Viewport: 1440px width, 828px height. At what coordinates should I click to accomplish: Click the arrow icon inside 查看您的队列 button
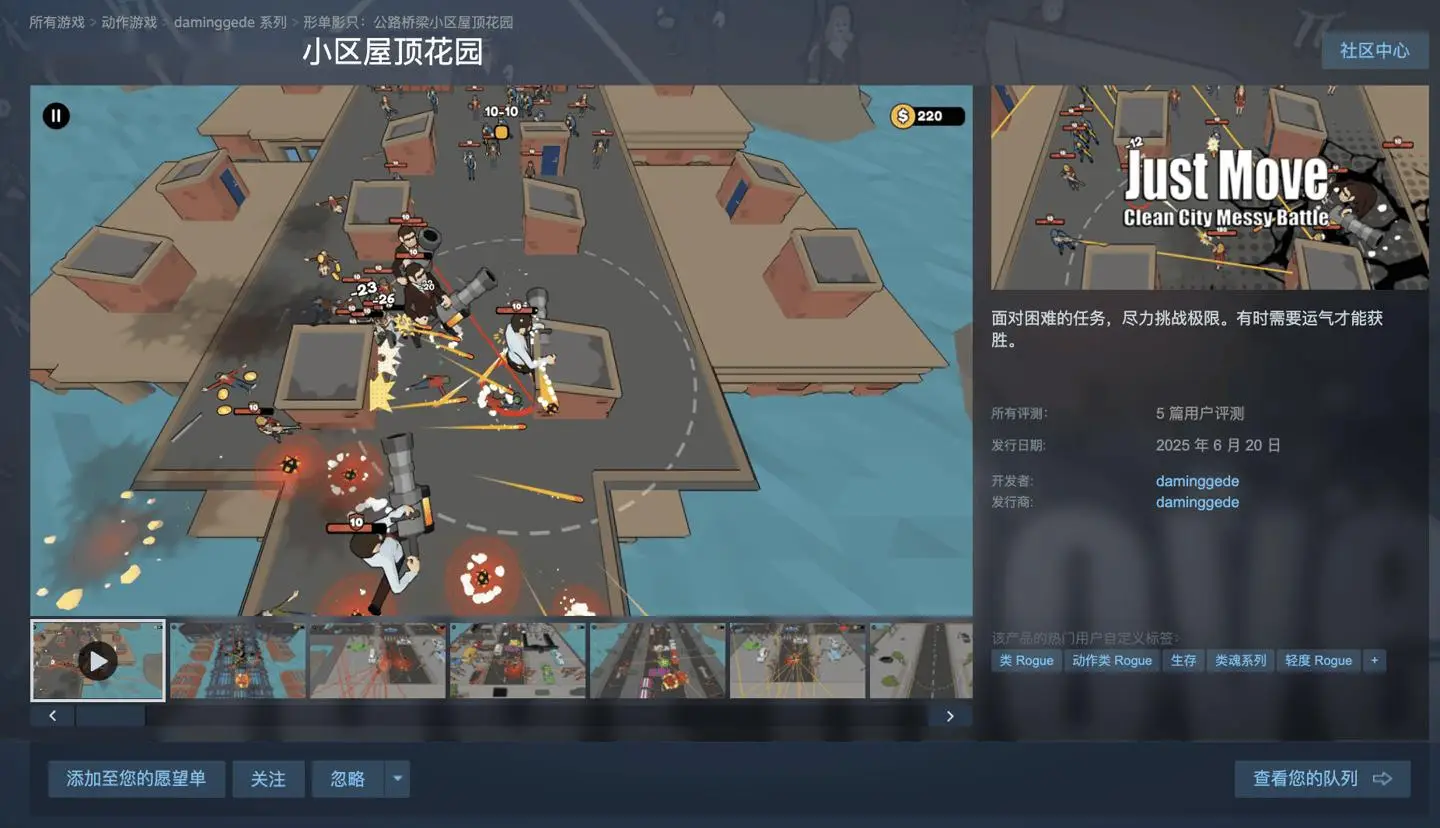(1381, 778)
